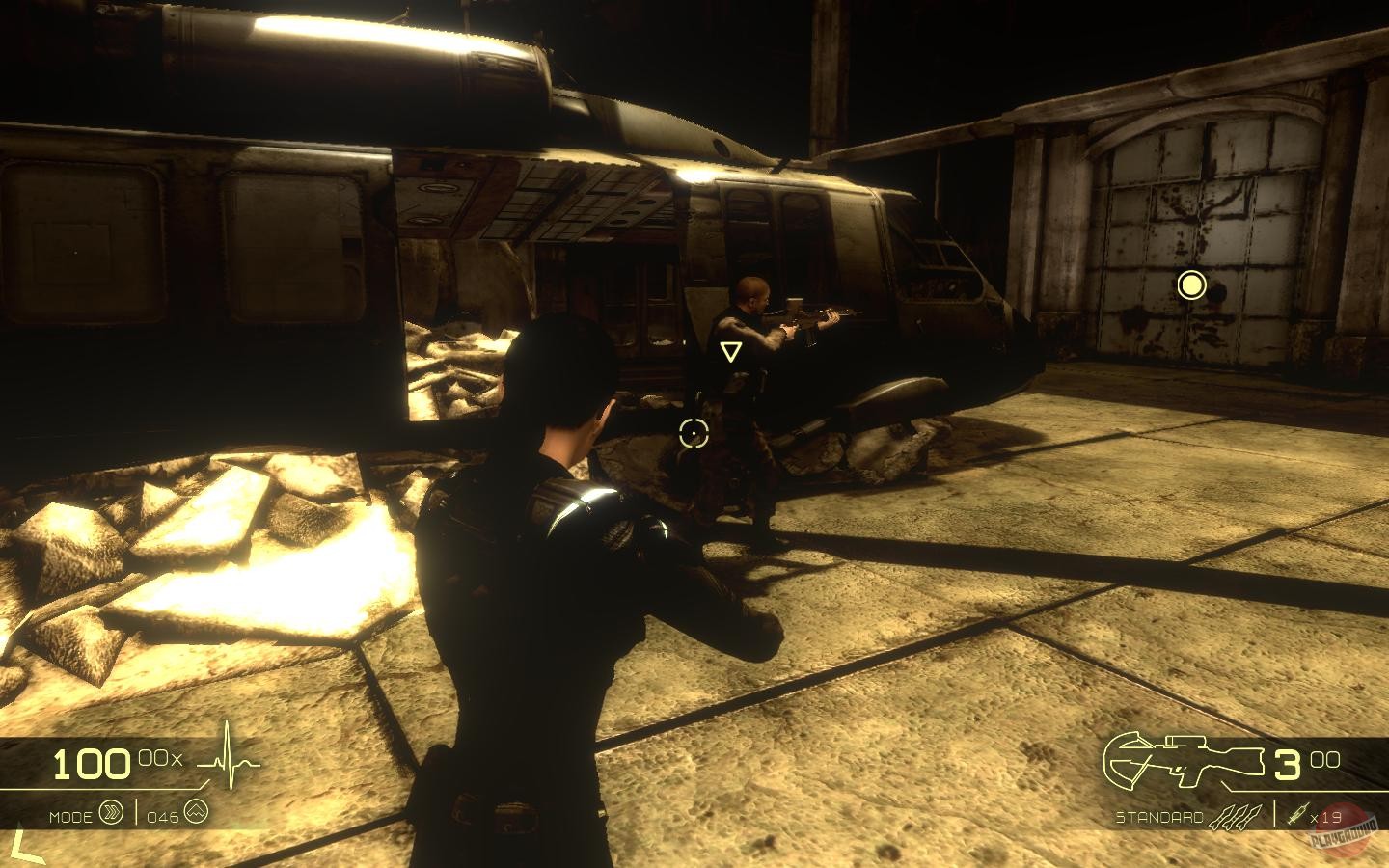Select the compass icon next to 046
Image resolution: width=1389 pixels, height=868 pixels.
196,813
